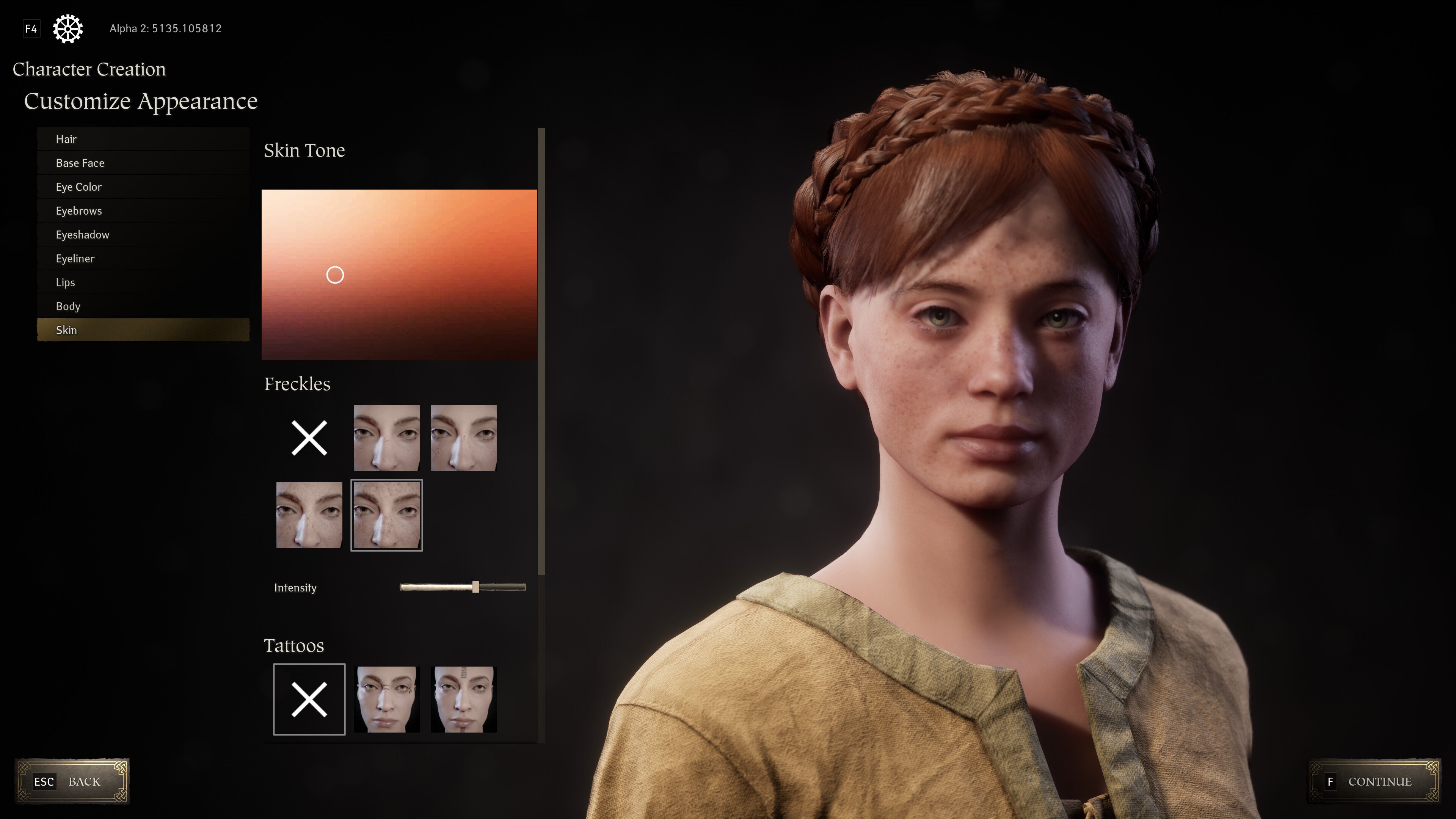Click the skin options panel scrollbar
Screen dimensions: 1456x819
pos(541,350)
